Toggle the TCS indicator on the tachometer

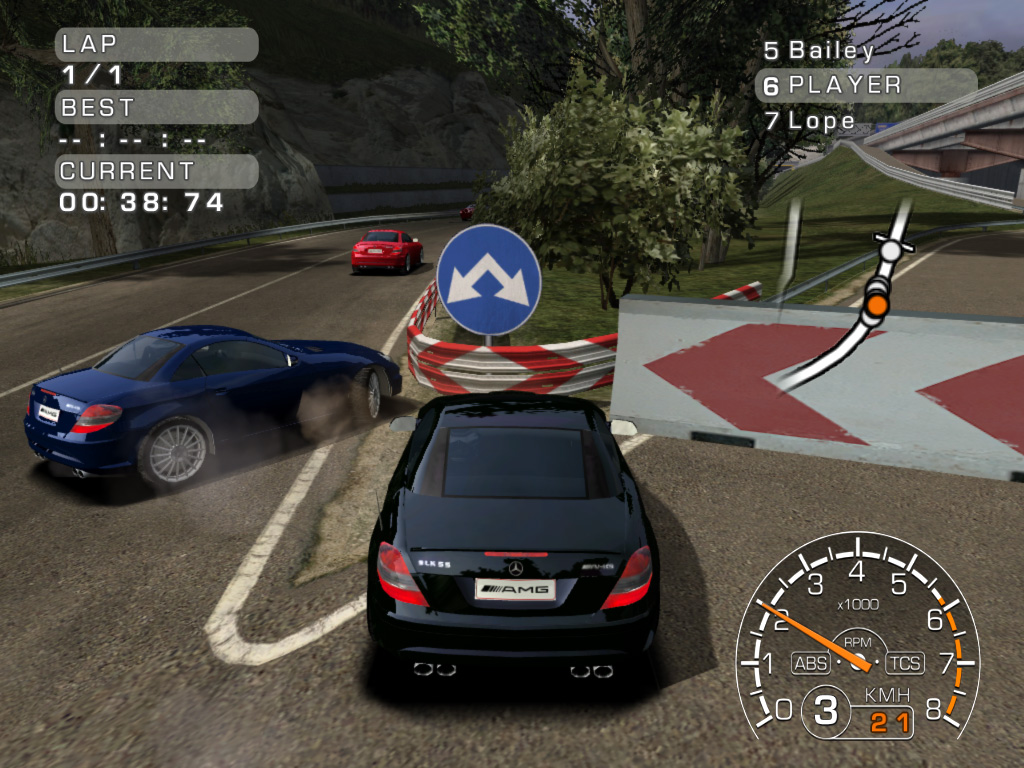click(x=904, y=662)
